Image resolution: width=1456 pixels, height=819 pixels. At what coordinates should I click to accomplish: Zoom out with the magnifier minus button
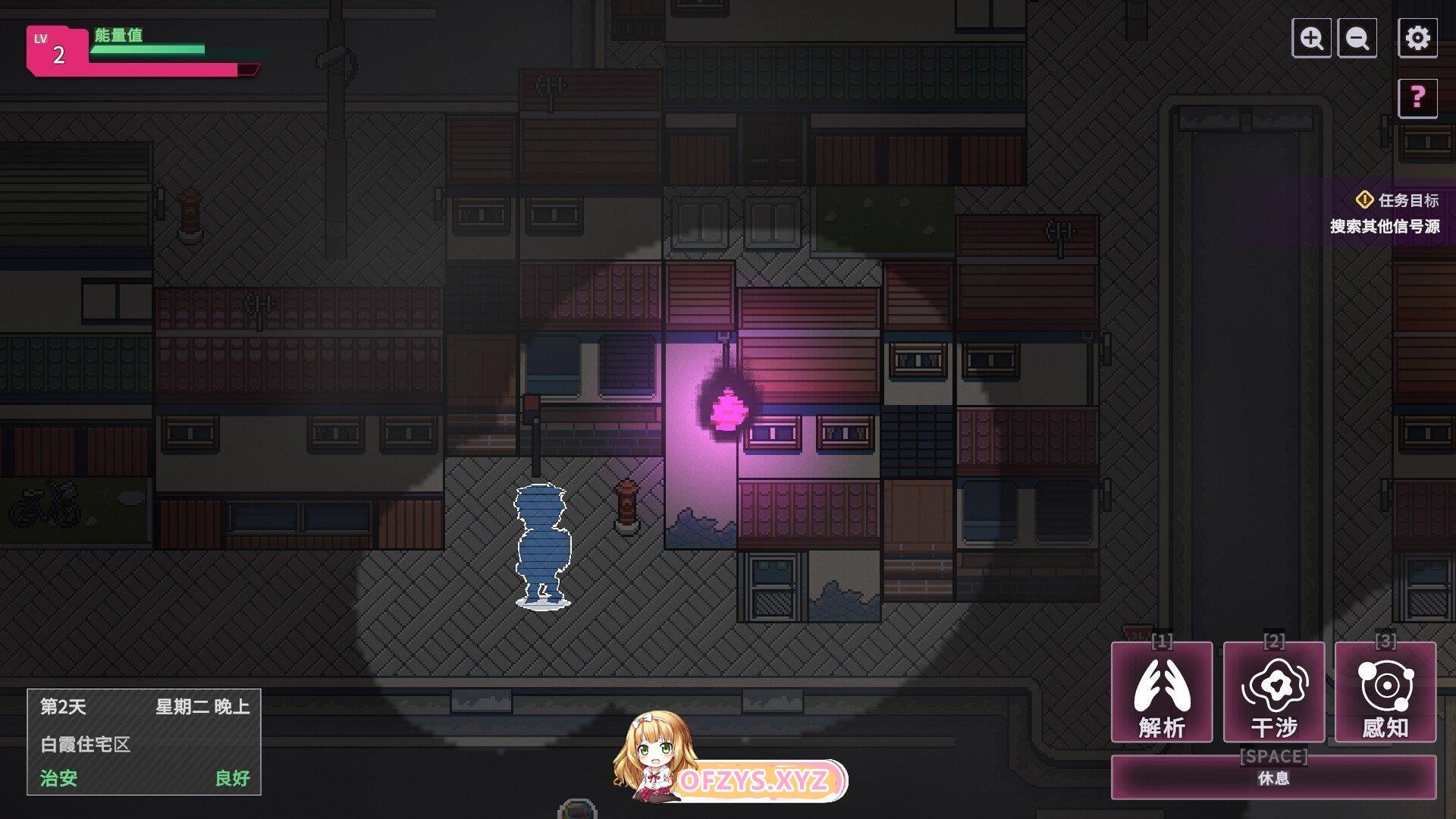tap(1357, 38)
